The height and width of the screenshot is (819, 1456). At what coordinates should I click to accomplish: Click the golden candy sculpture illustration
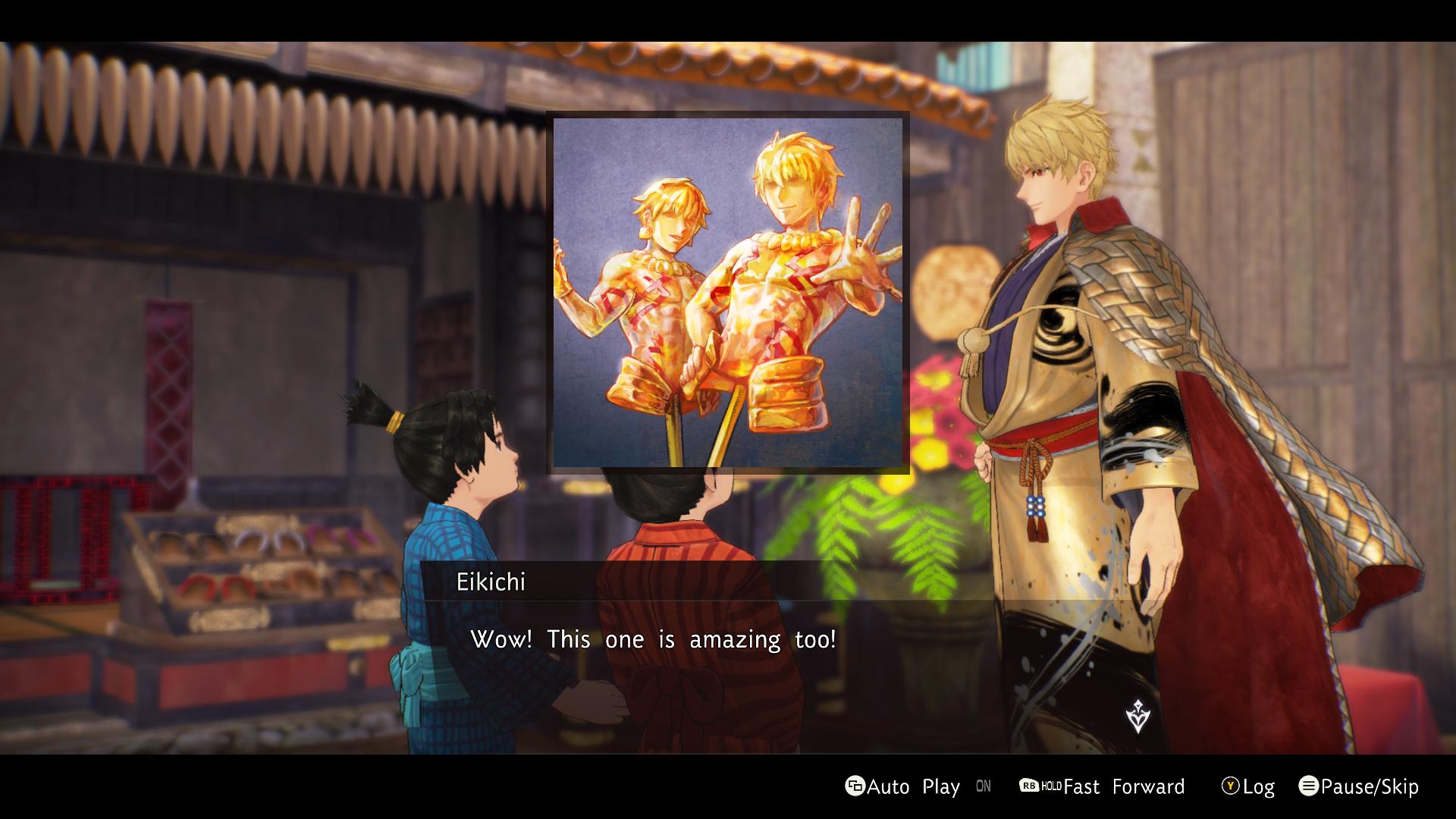click(728, 293)
